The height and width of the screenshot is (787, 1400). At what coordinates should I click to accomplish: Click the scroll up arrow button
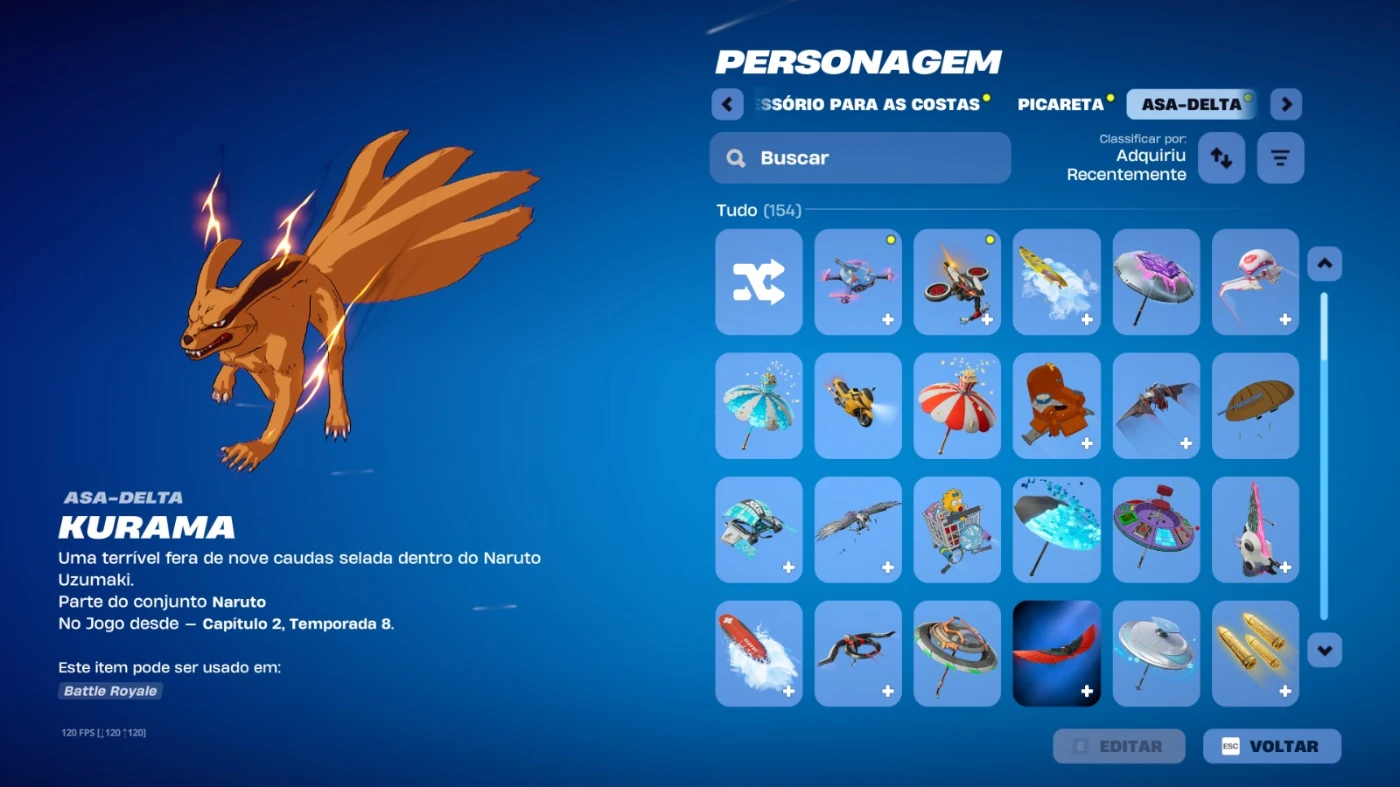coord(1325,264)
